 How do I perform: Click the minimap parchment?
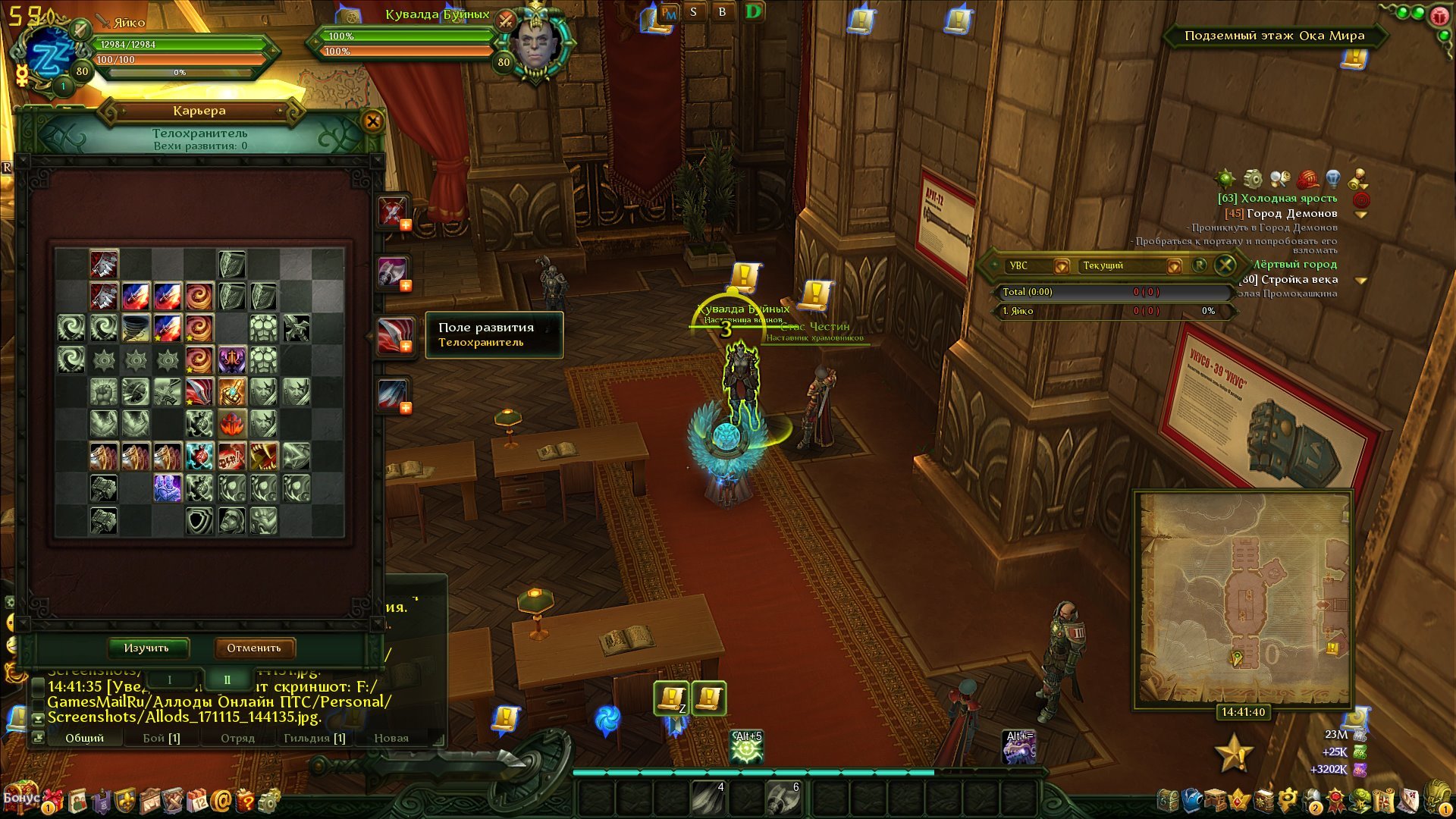click(1244, 598)
